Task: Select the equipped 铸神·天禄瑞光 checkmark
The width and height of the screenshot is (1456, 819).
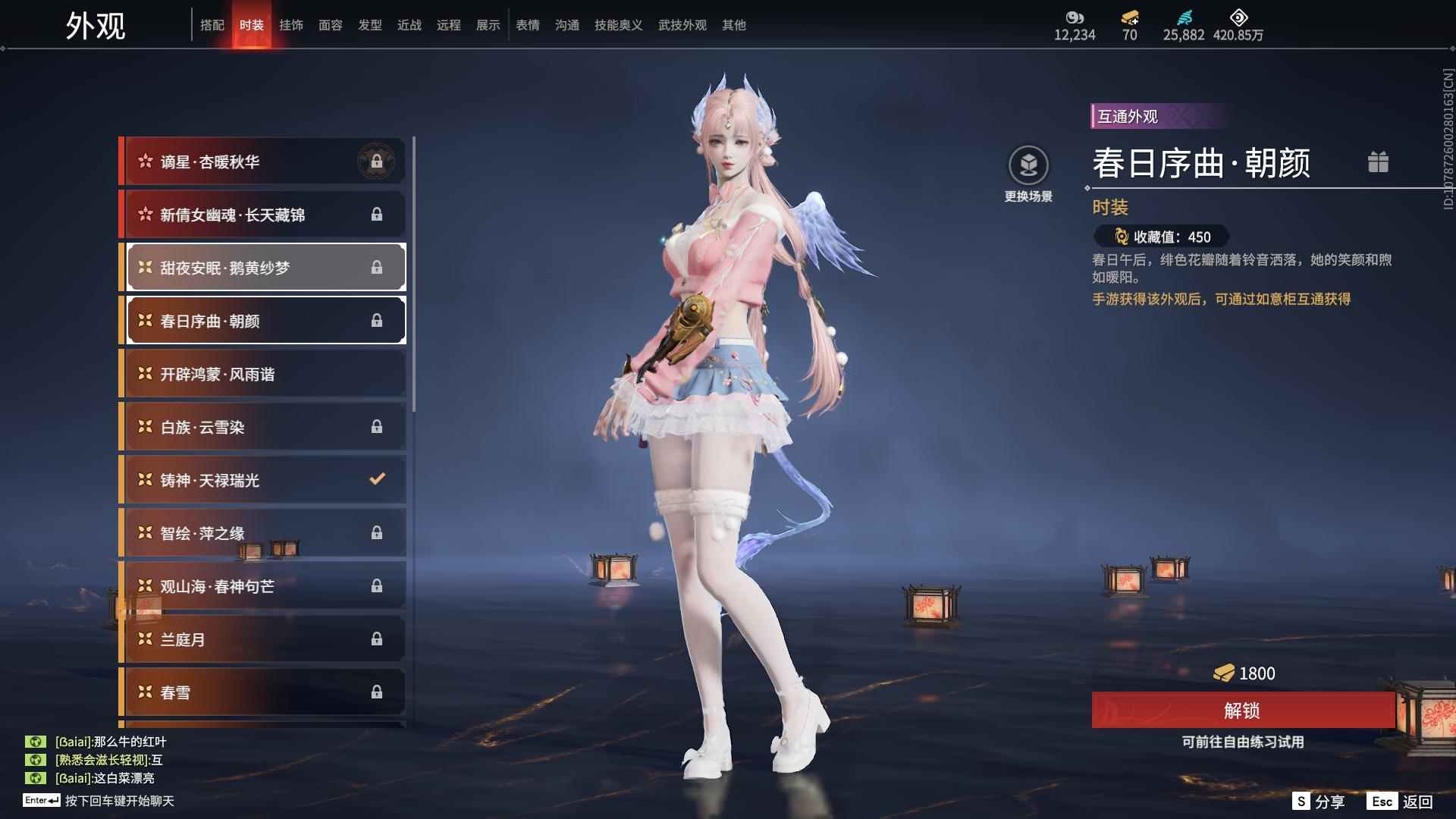Action: [377, 479]
